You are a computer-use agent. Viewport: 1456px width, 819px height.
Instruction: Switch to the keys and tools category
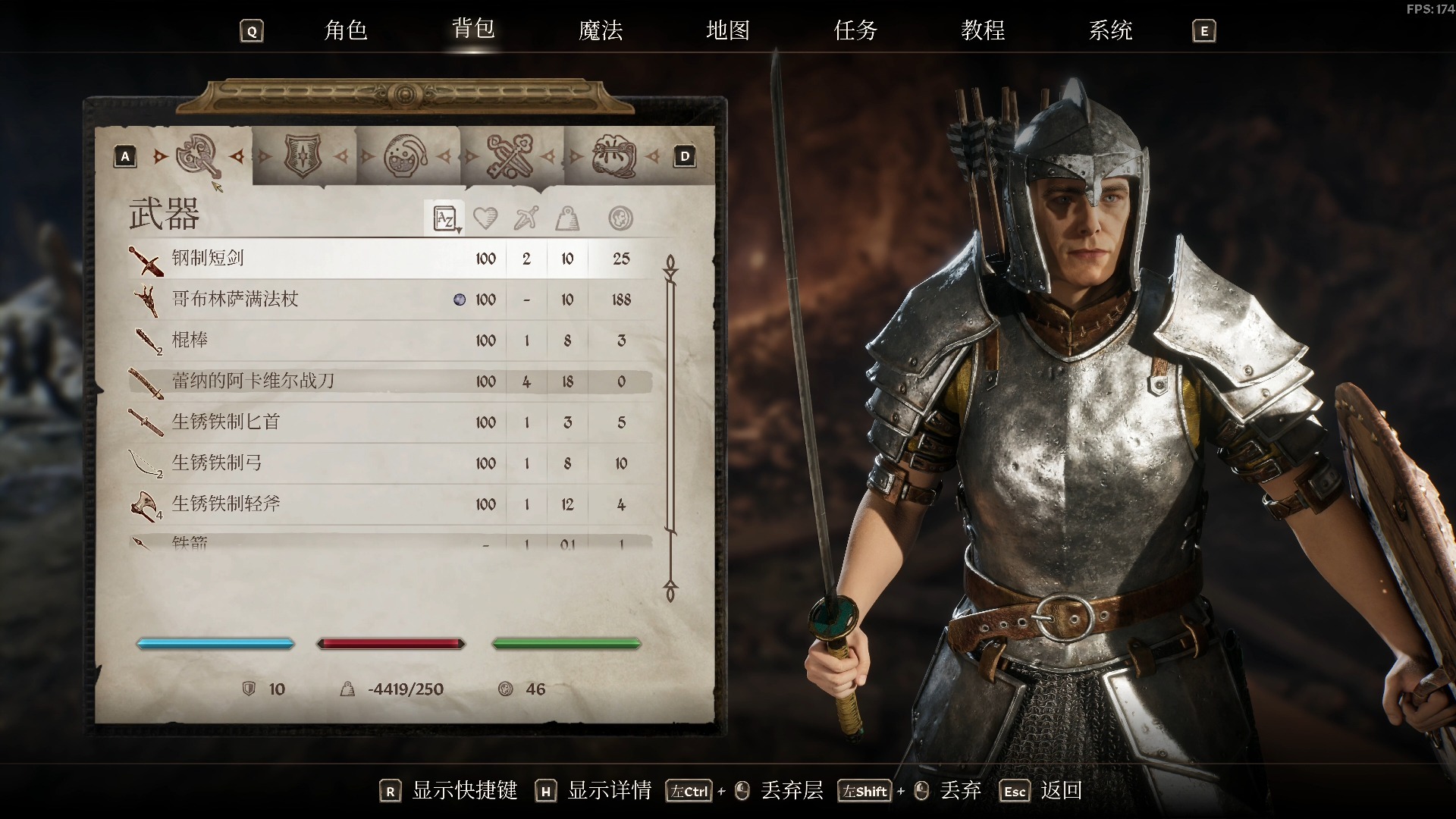coord(510,156)
